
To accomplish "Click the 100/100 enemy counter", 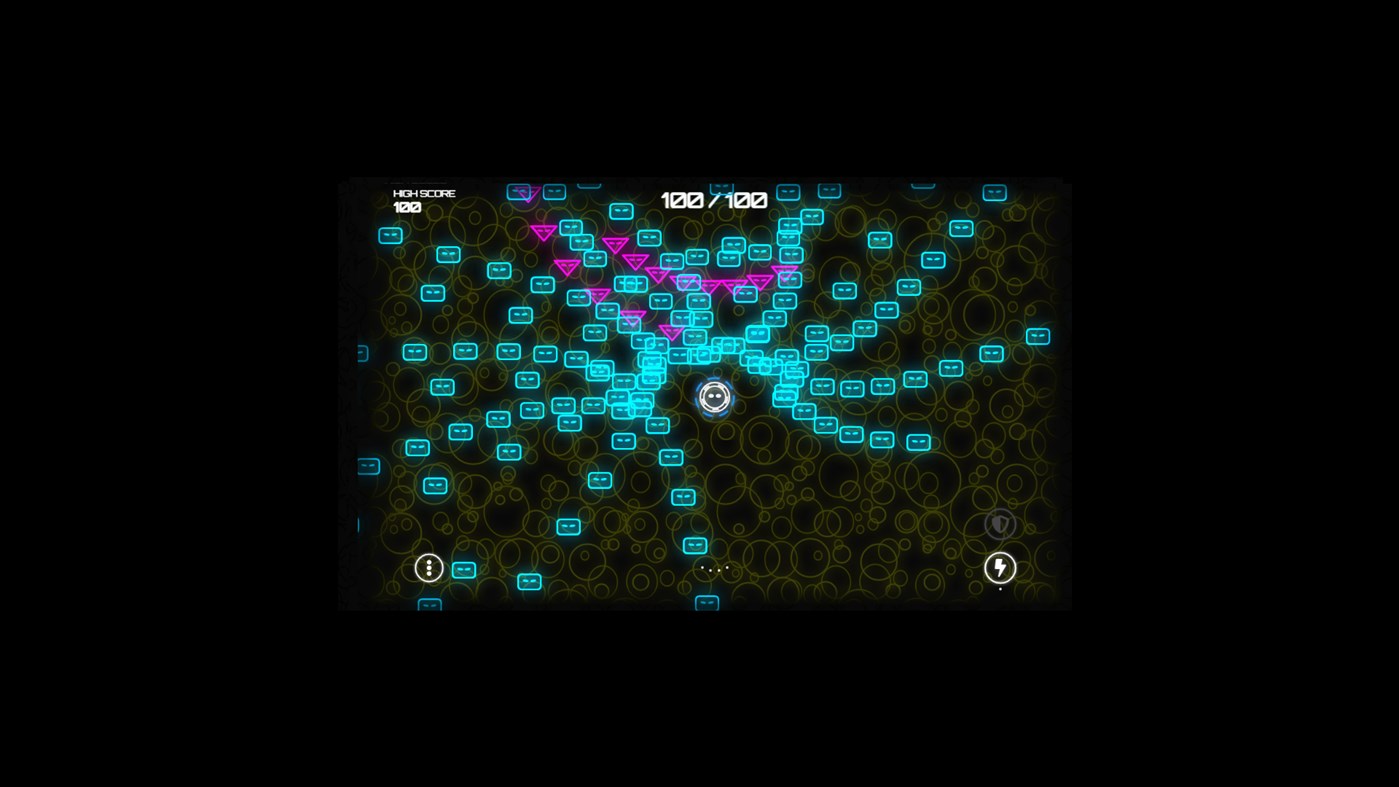I will pyautogui.click(x=714, y=199).
